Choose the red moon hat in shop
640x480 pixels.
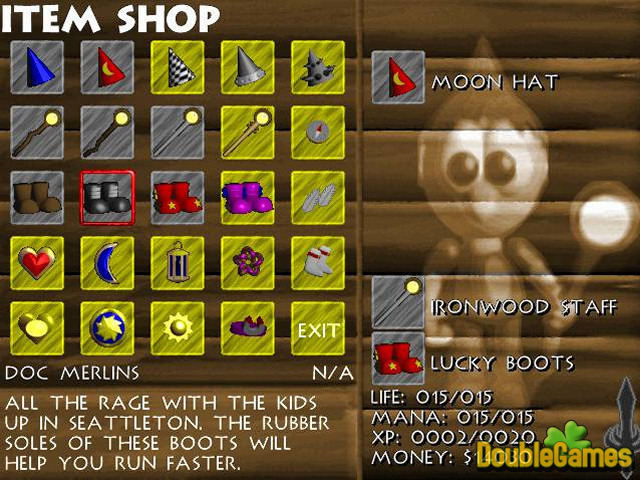[107, 65]
